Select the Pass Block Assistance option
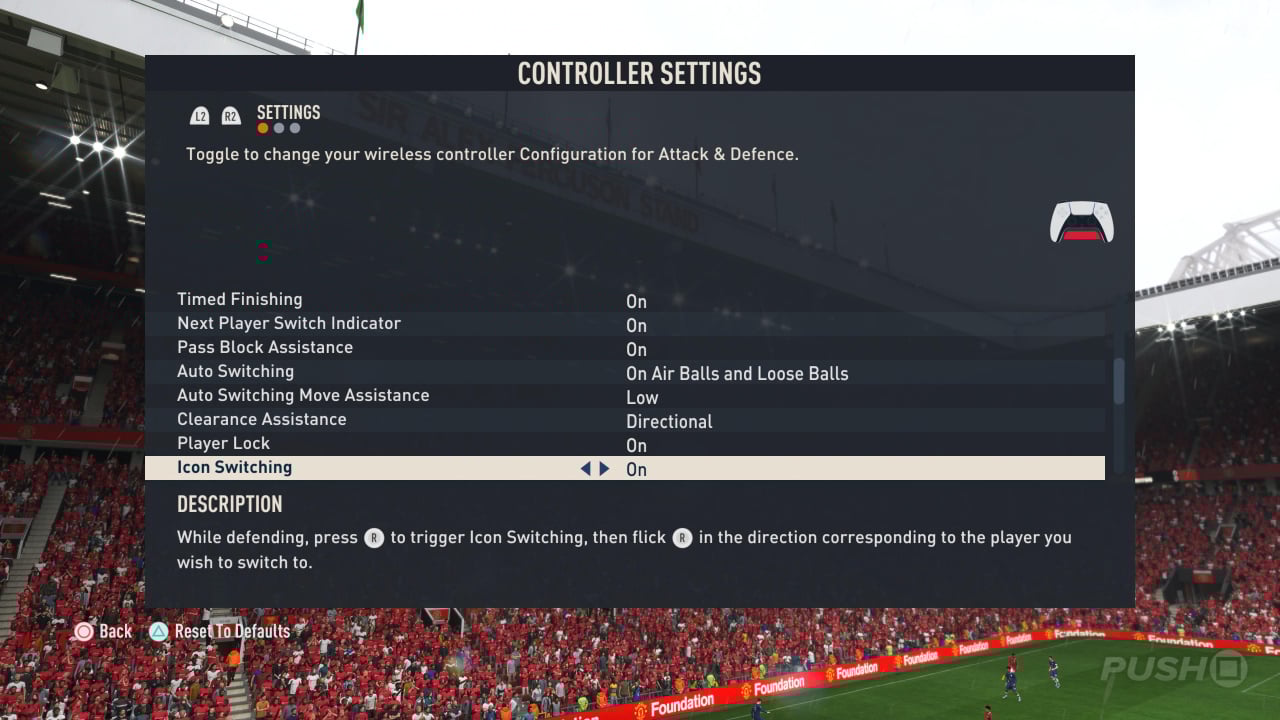 click(x=265, y=348)
